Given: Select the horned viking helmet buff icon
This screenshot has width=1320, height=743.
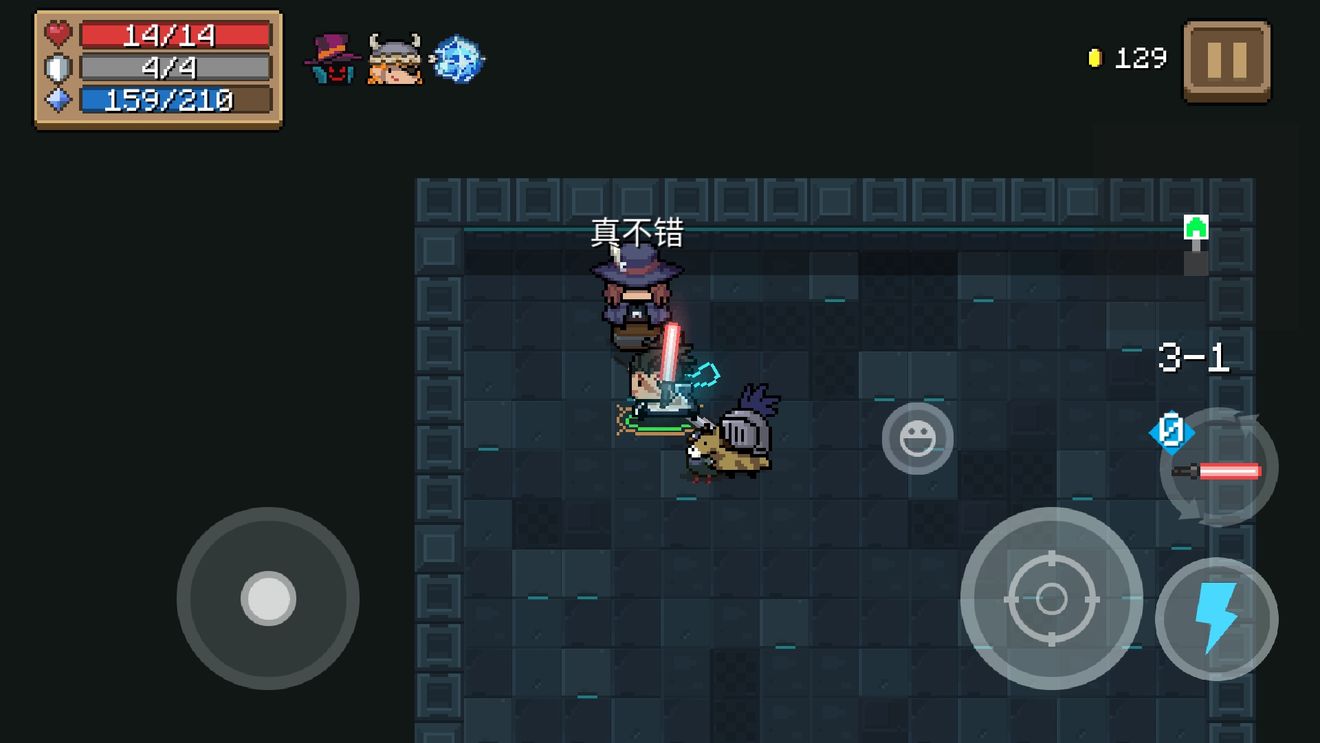Looking at the screenshot, I should click(394, 59).
